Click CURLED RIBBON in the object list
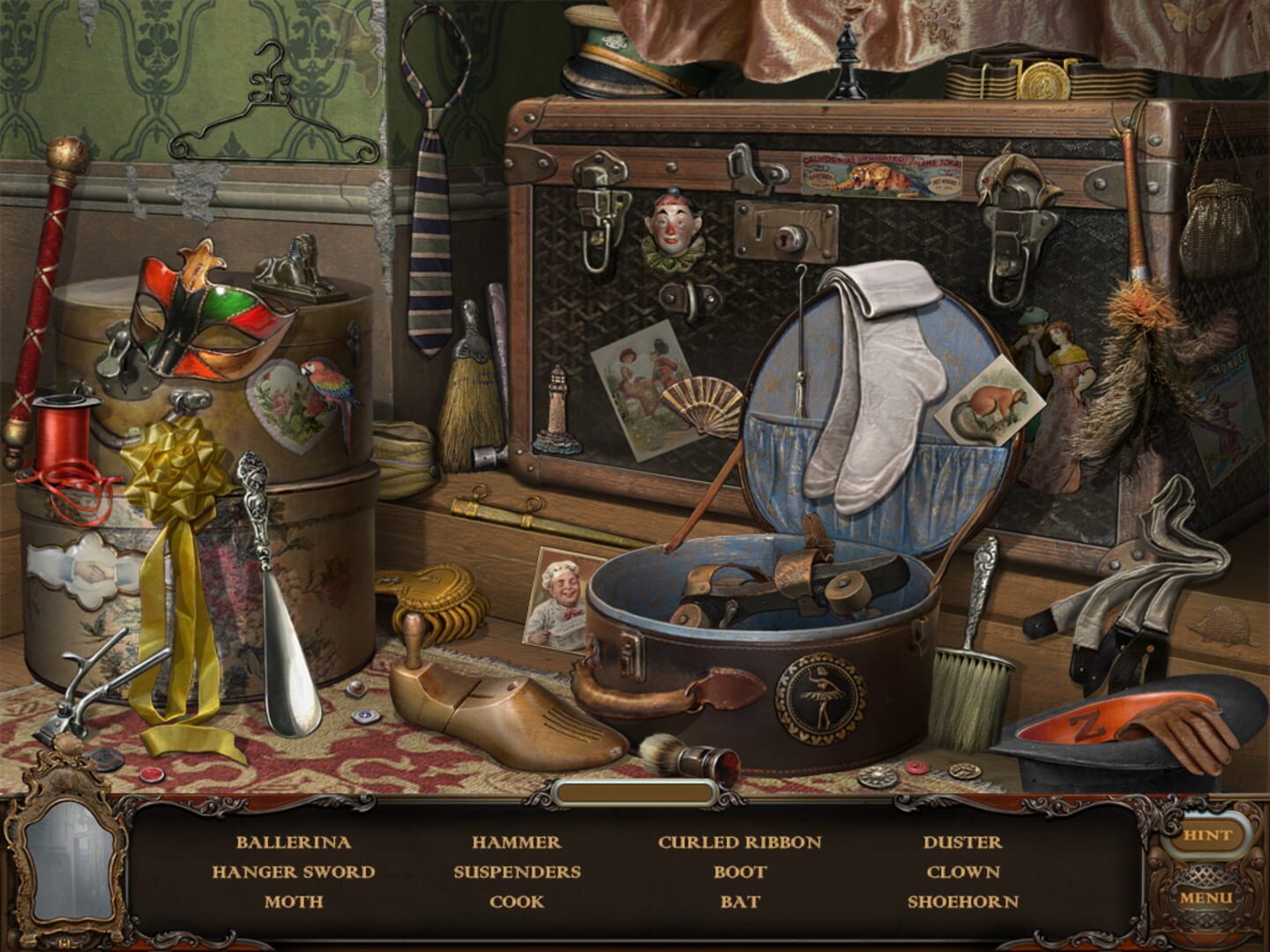Image resolution: width=1270 pixels, height=952 pixels. point(739,842)
